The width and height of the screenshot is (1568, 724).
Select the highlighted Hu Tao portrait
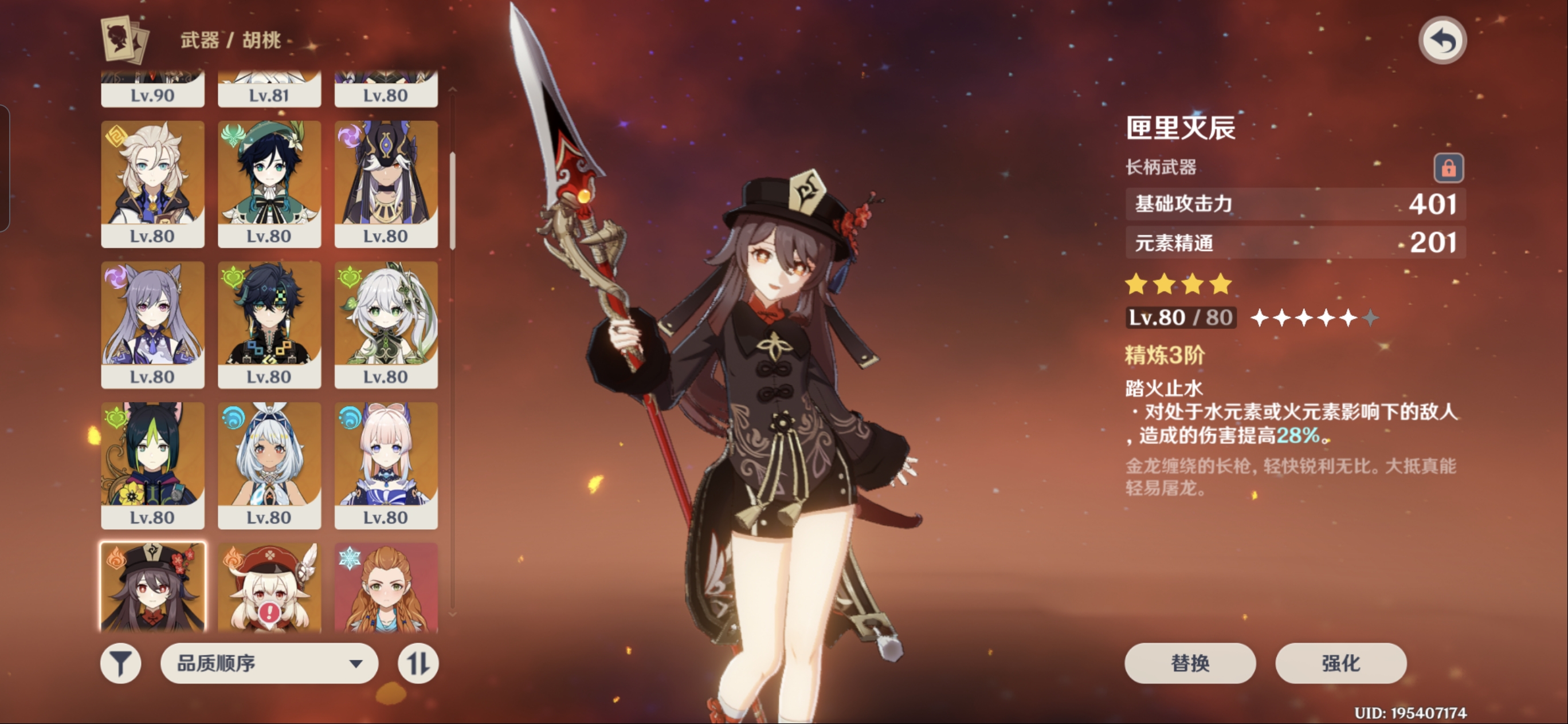tap(152, 587)
